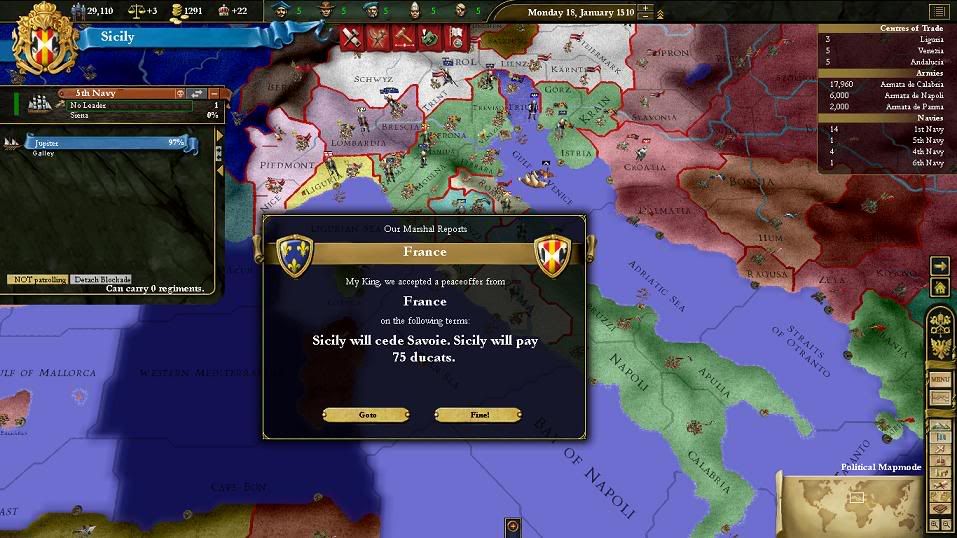Viewport: 957px width, 538px height.
Task: Toggle the NOT patrolling button
Action: pyautogui.click(x=37, y=279)
